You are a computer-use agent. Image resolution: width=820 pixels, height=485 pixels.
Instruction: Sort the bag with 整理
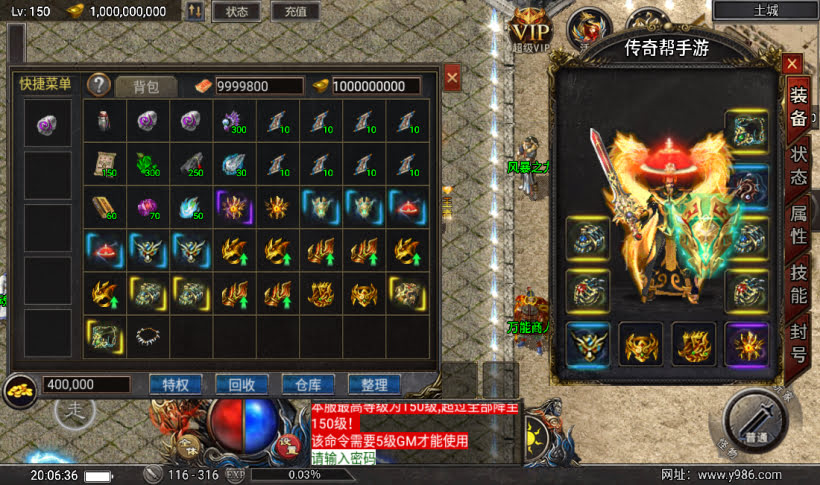(x=374, y=384)
